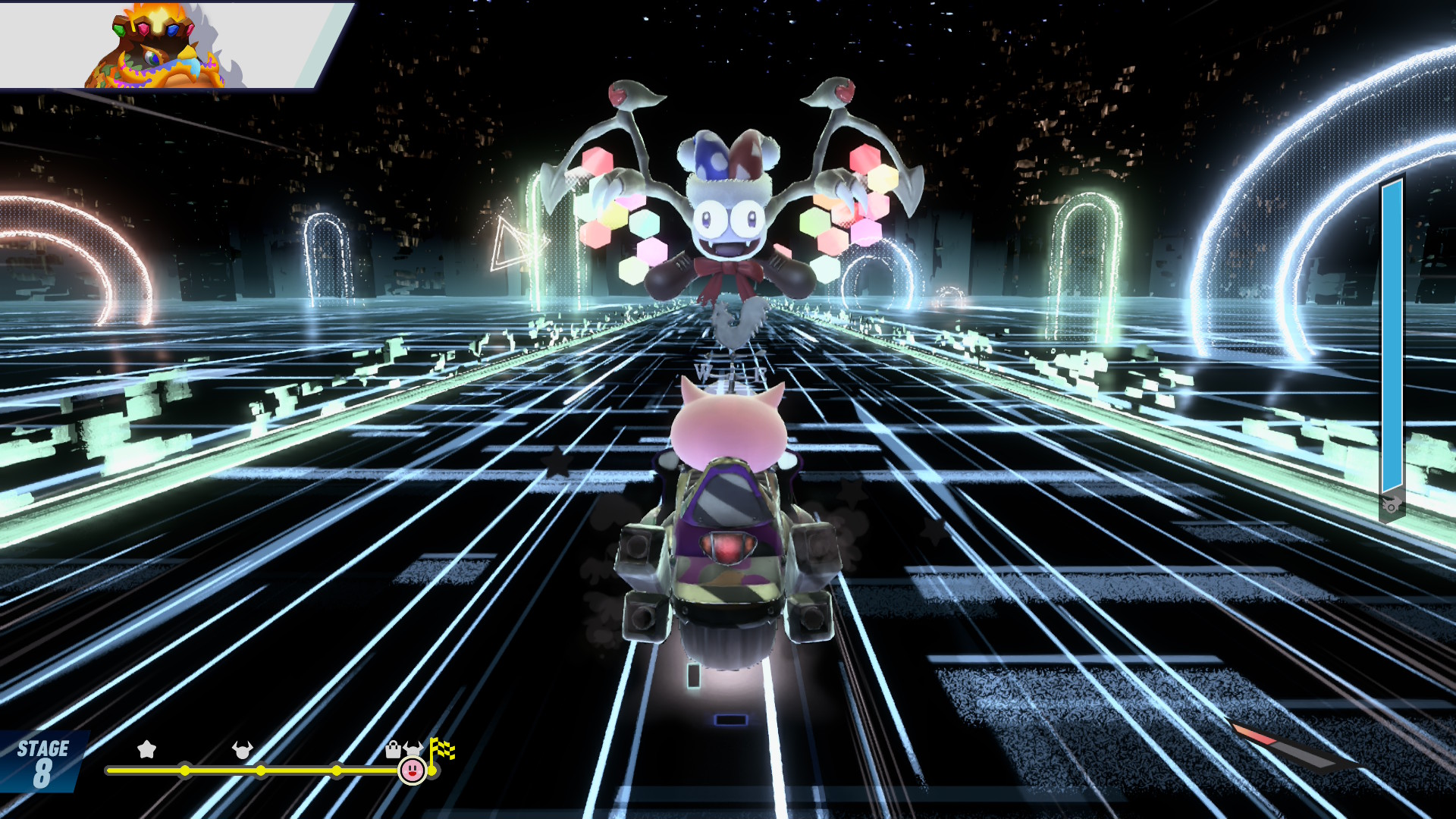Select the shopping bag icon on the progress track
Viewport: 1456px width, 819px height.
point(393,750)
